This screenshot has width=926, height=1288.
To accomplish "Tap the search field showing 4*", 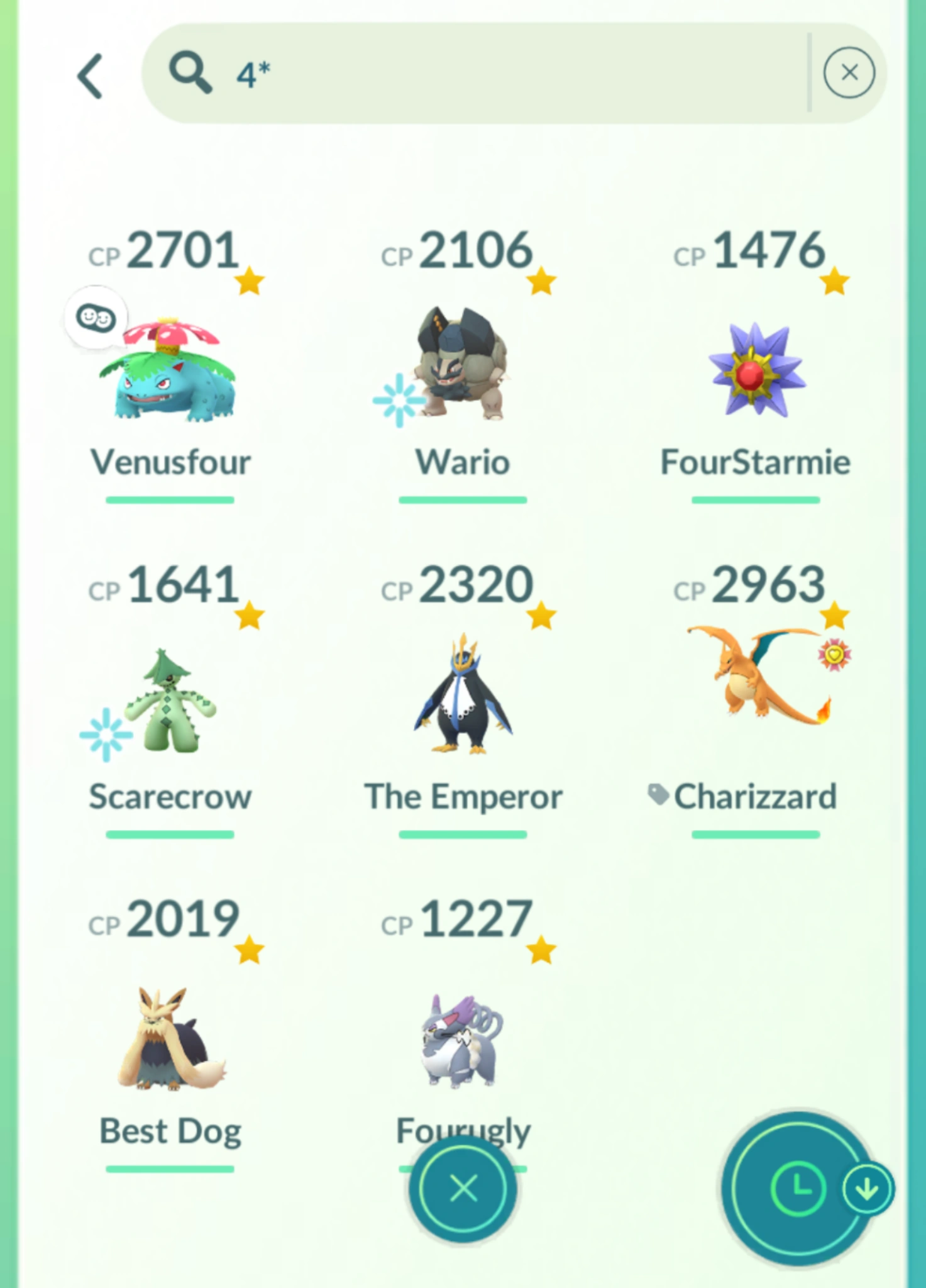I will point(471,73).
